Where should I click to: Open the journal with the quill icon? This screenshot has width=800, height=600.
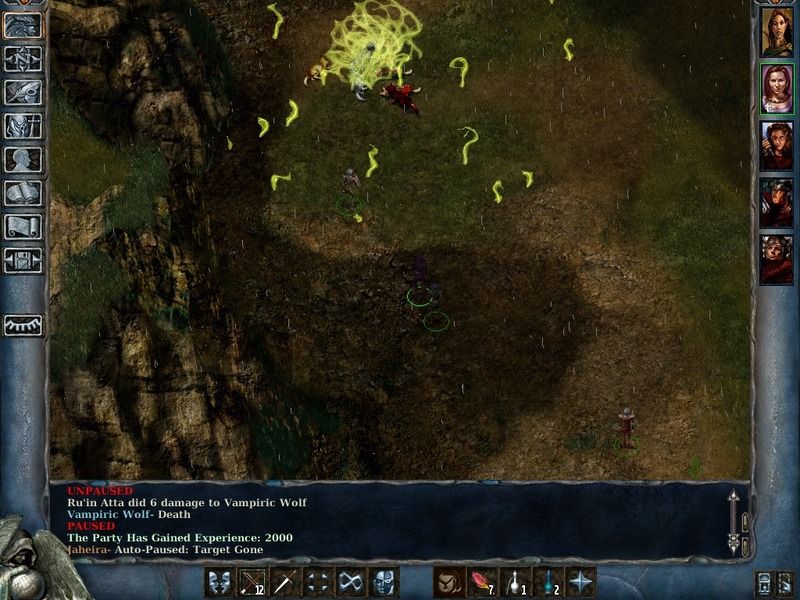[23, 92]
